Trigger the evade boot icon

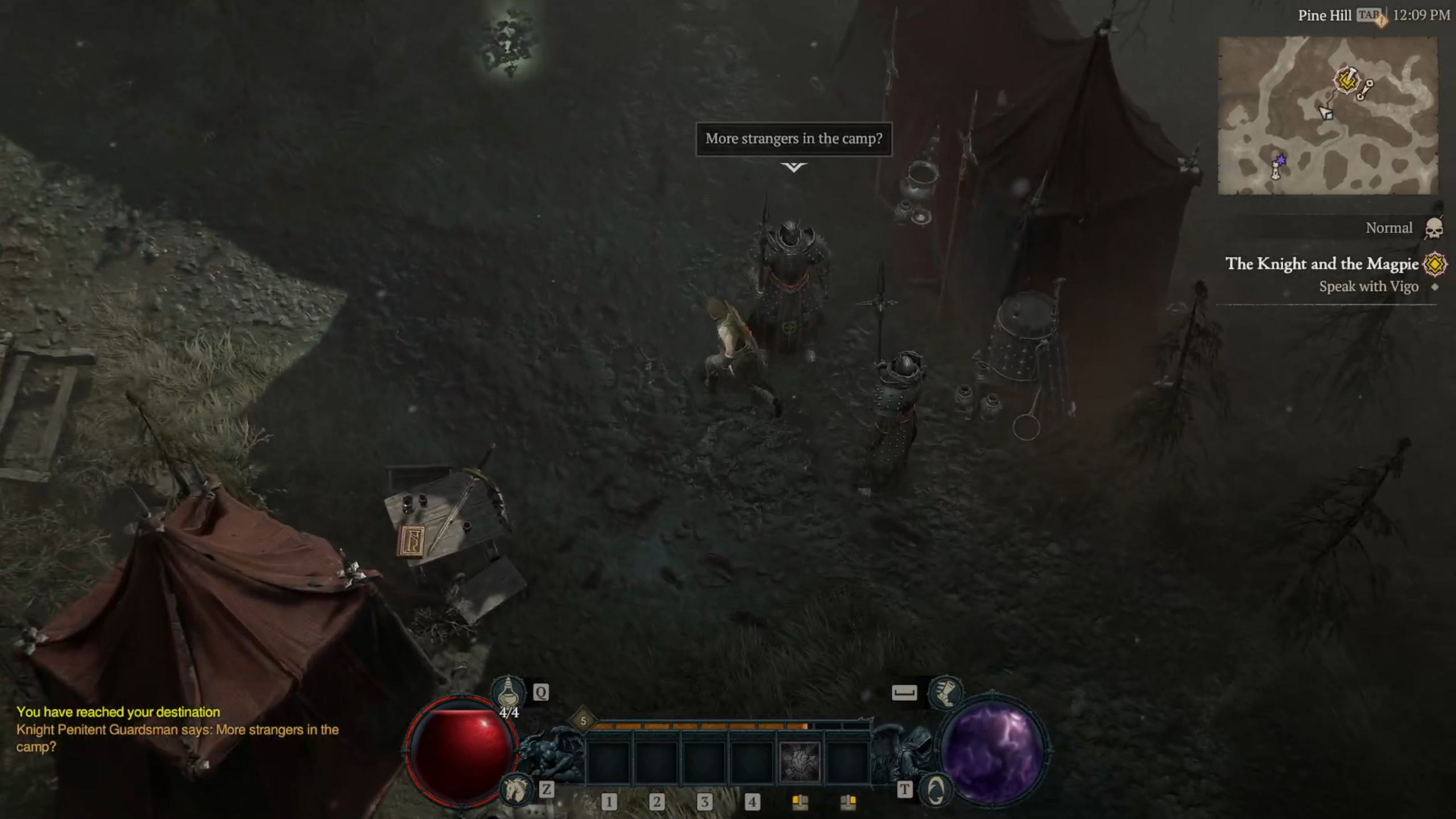pos(945,692)
